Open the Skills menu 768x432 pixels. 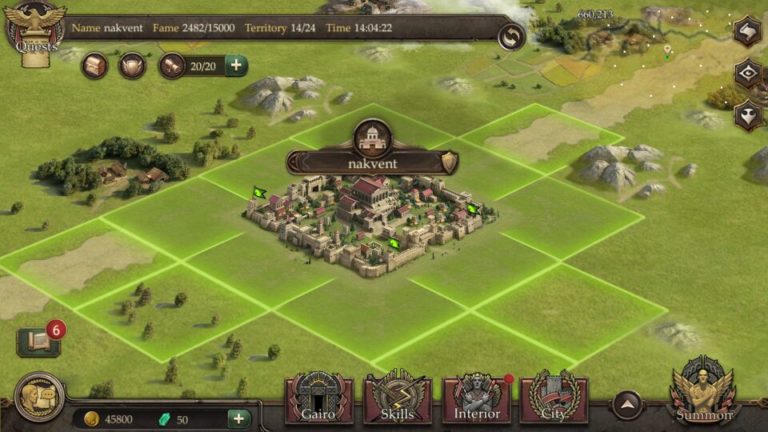coord(397,399)
